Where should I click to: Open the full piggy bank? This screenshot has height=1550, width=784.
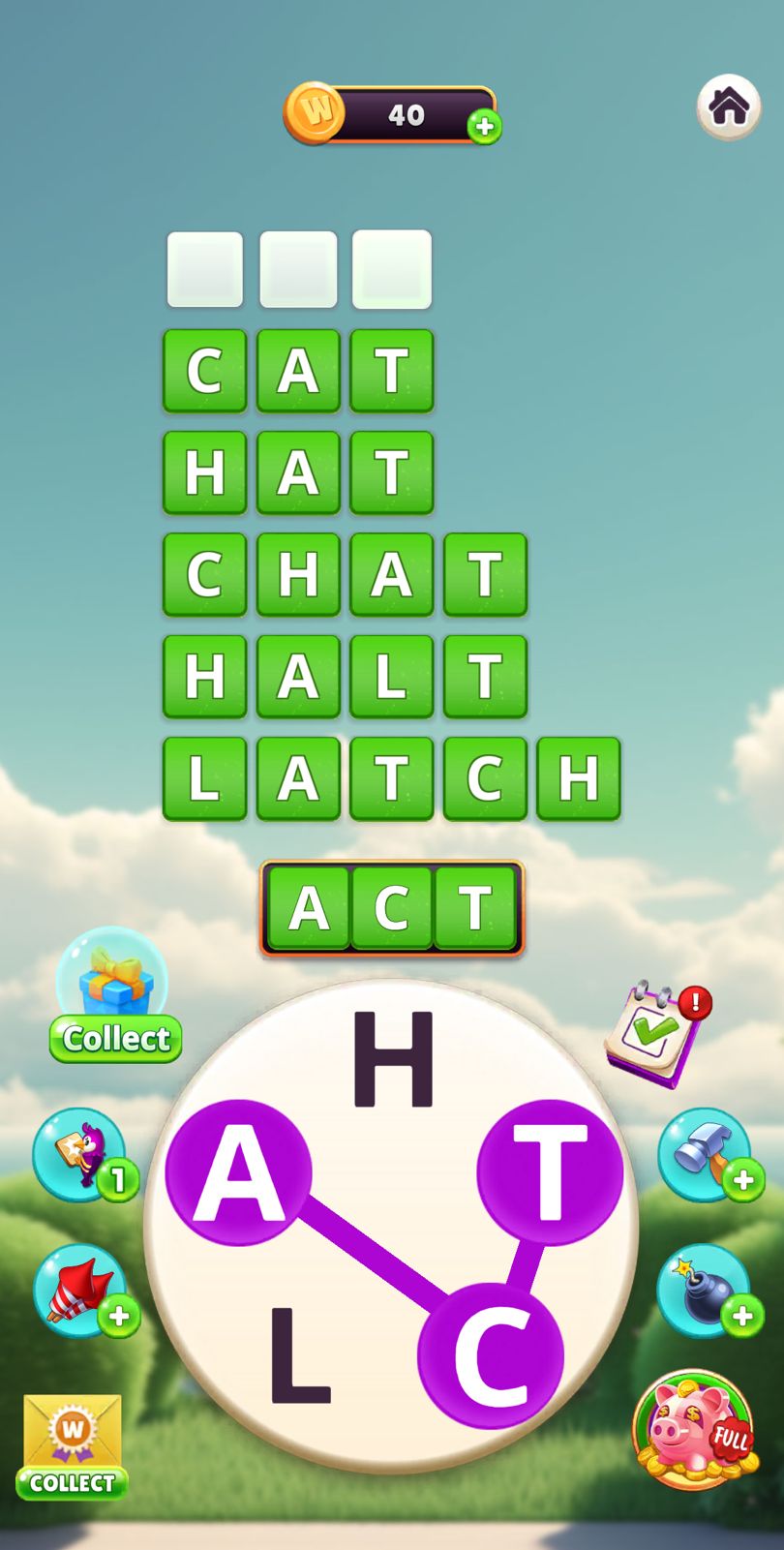[x=693, y=1429]
